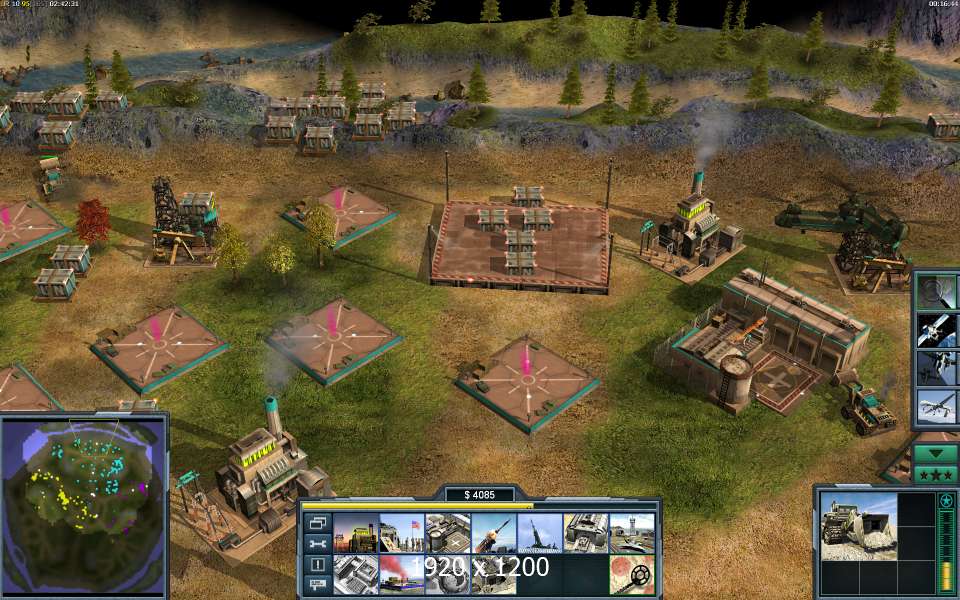The width and height of the screenshot is (960, 600).
Task: Launch the spy drone power
Action: click(937, 407)
